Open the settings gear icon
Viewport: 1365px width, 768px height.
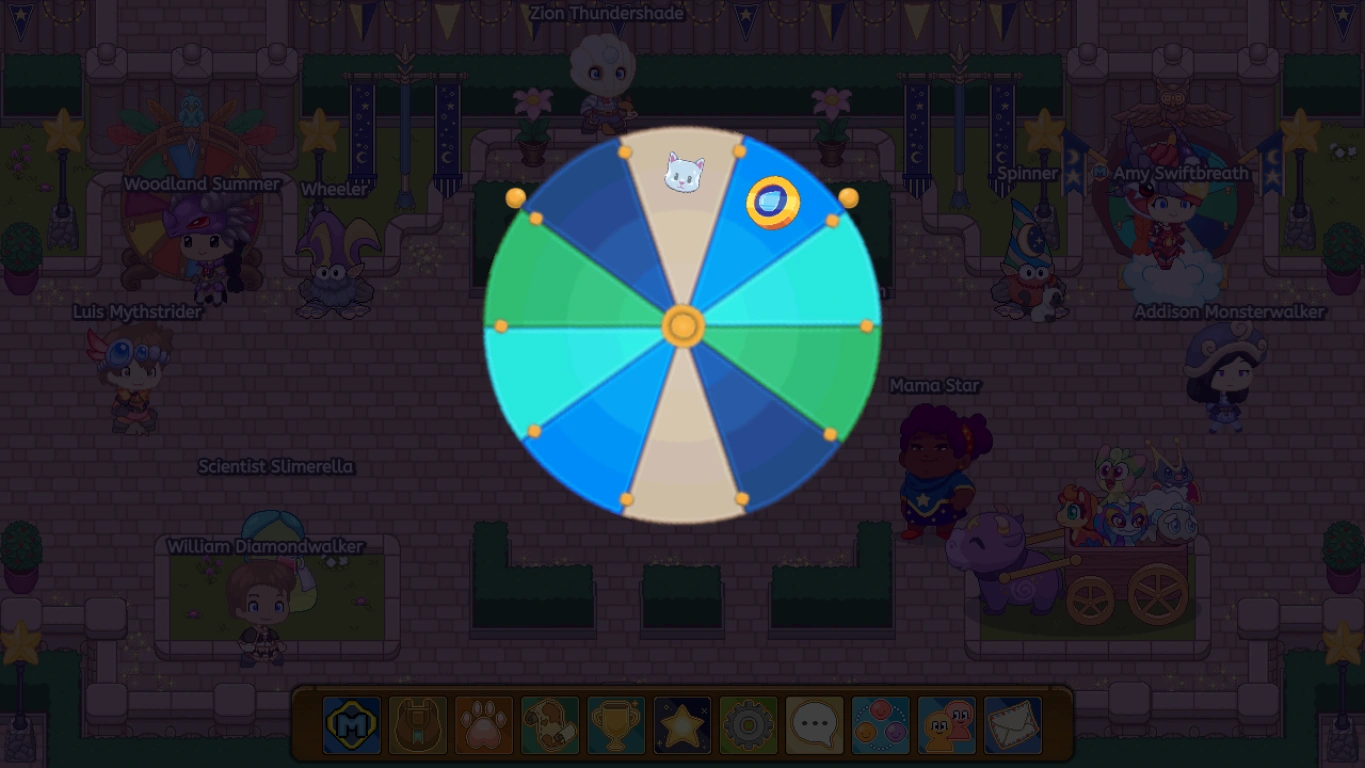tap(747, 725)
